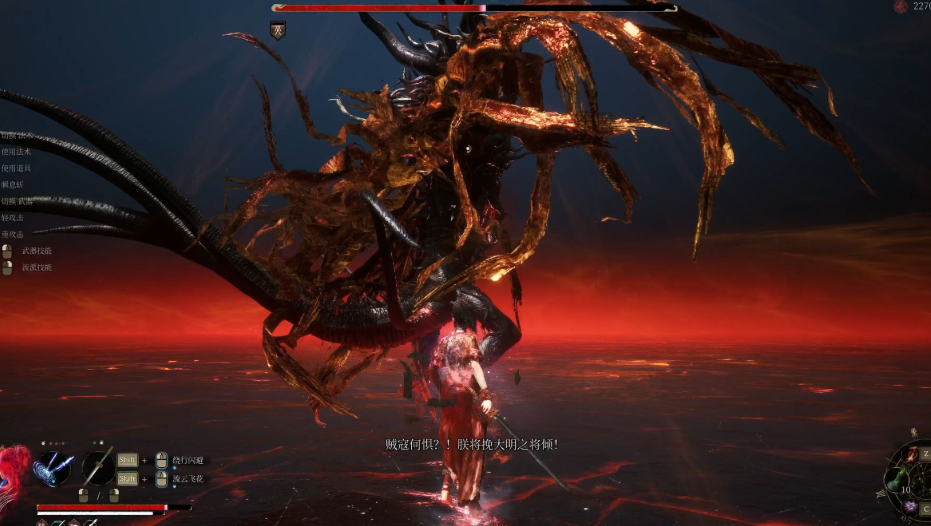This screenshot has width=931, height=526.
Task: Activate the purple burst skill icon
Action: tap(912, 505)
